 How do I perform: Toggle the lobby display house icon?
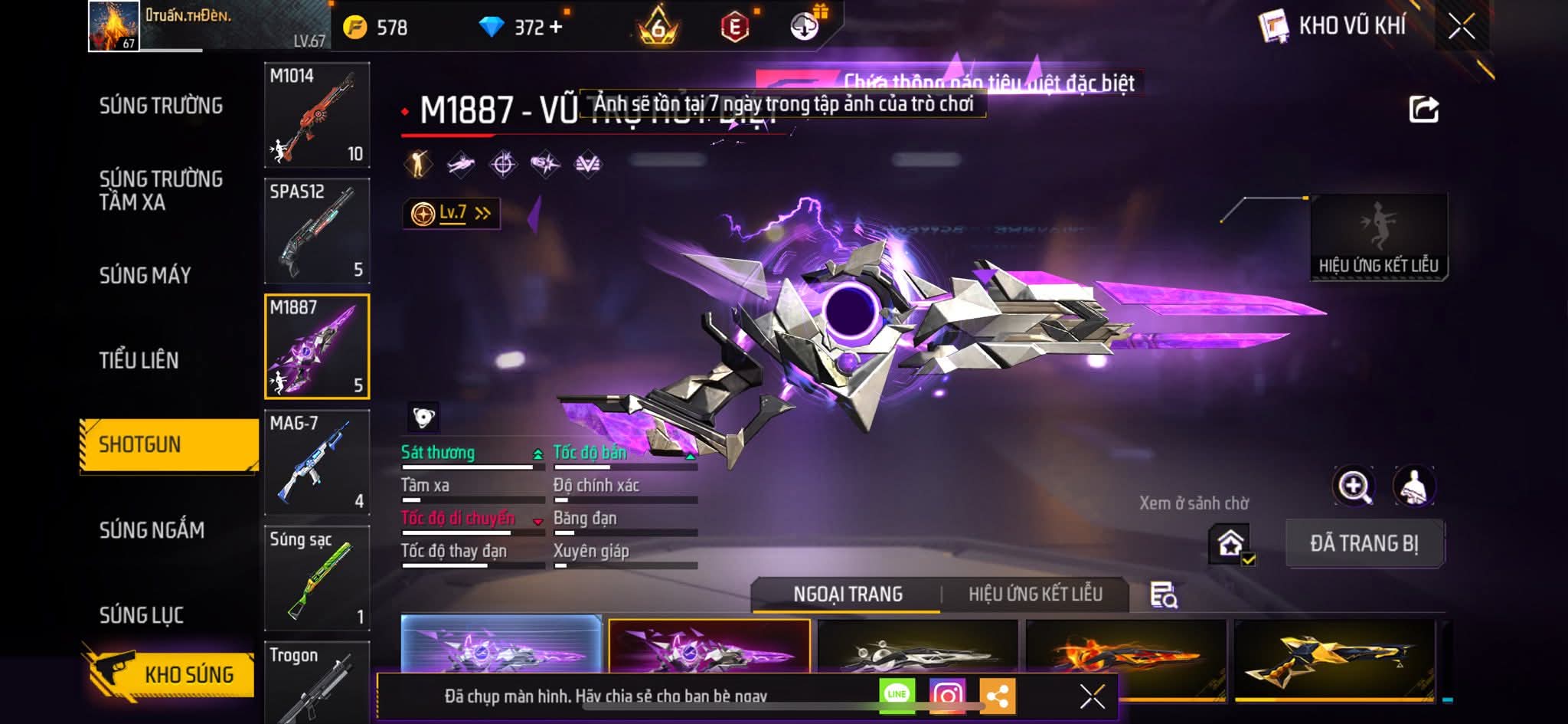(1230, 544)
